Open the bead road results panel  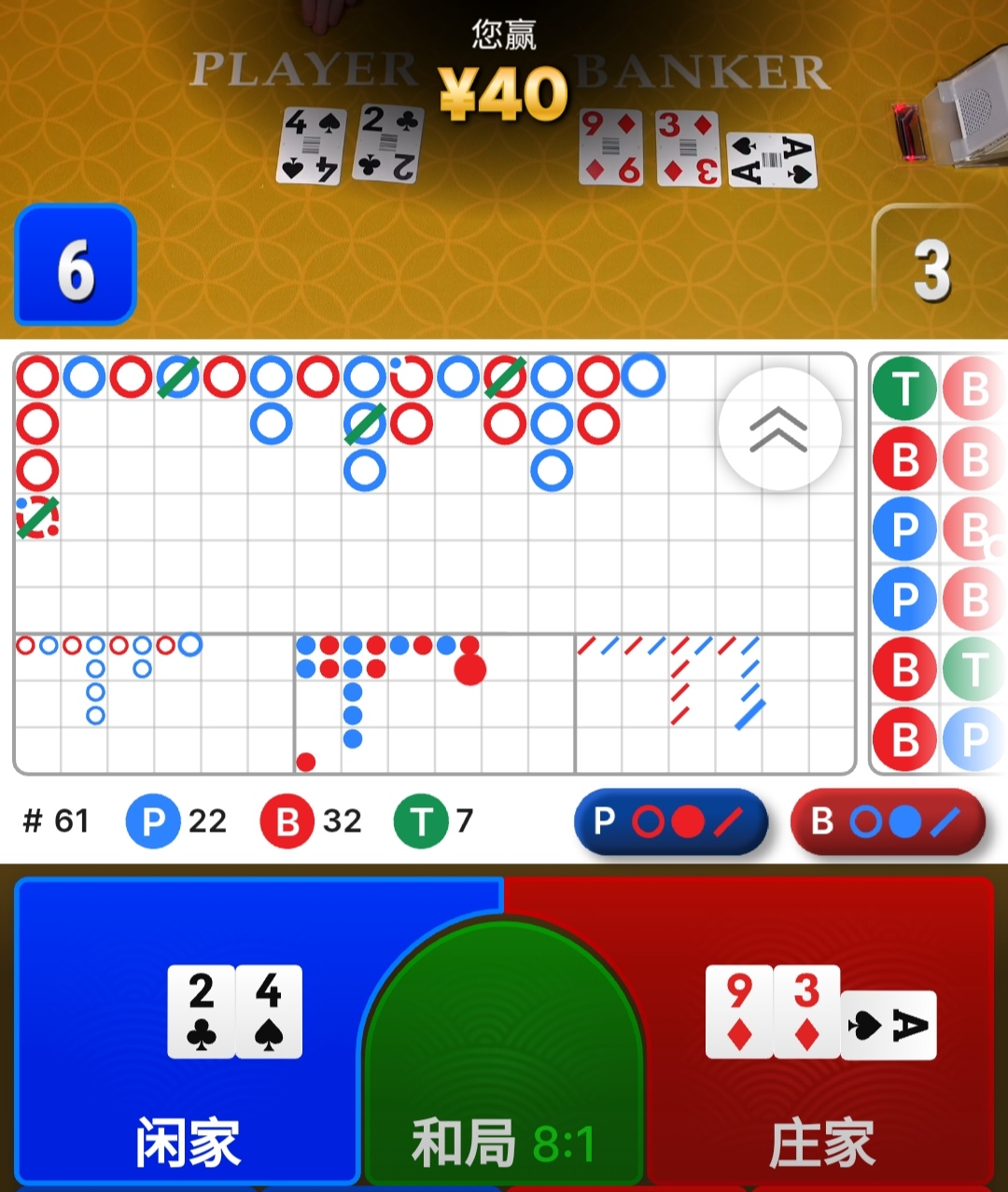938,565
